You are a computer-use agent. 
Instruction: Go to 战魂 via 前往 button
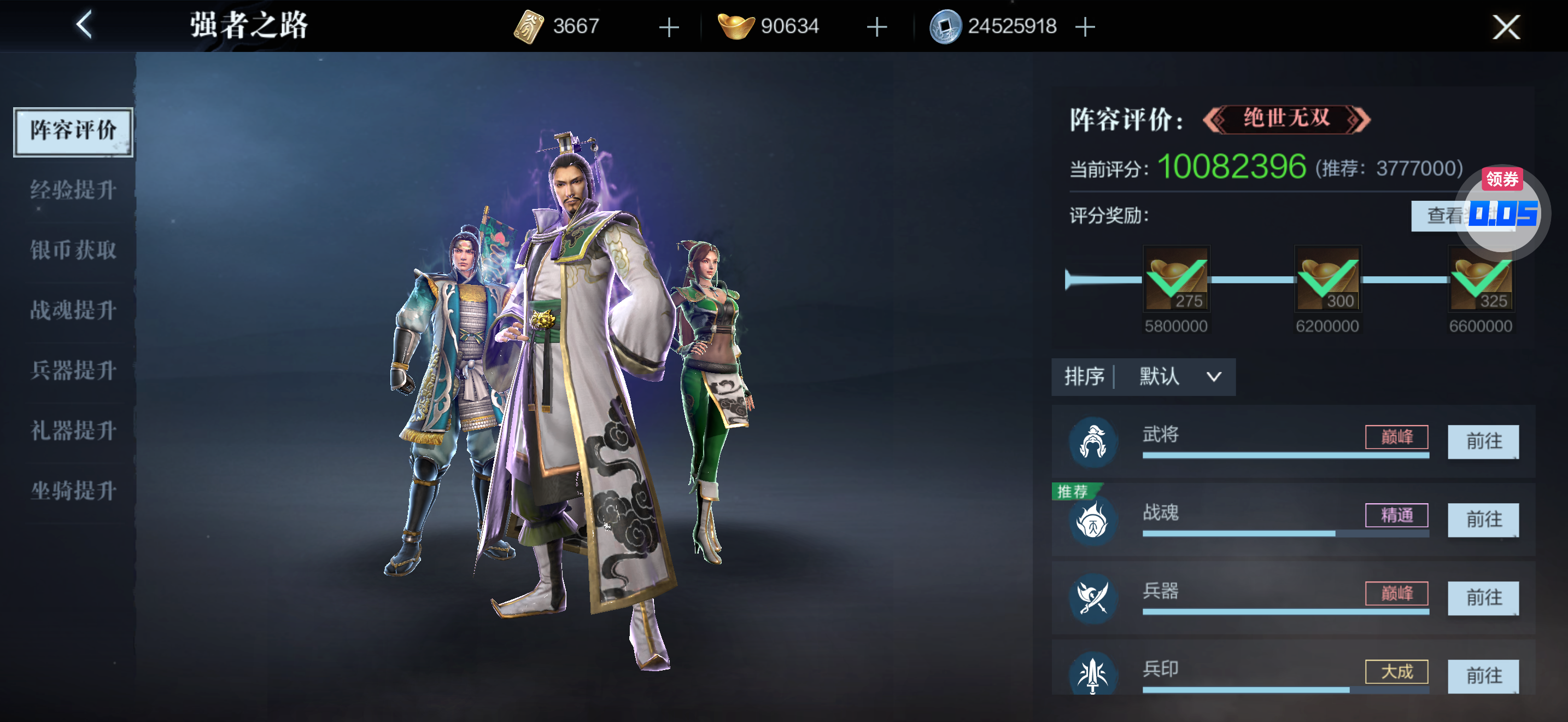[1483, 520]
